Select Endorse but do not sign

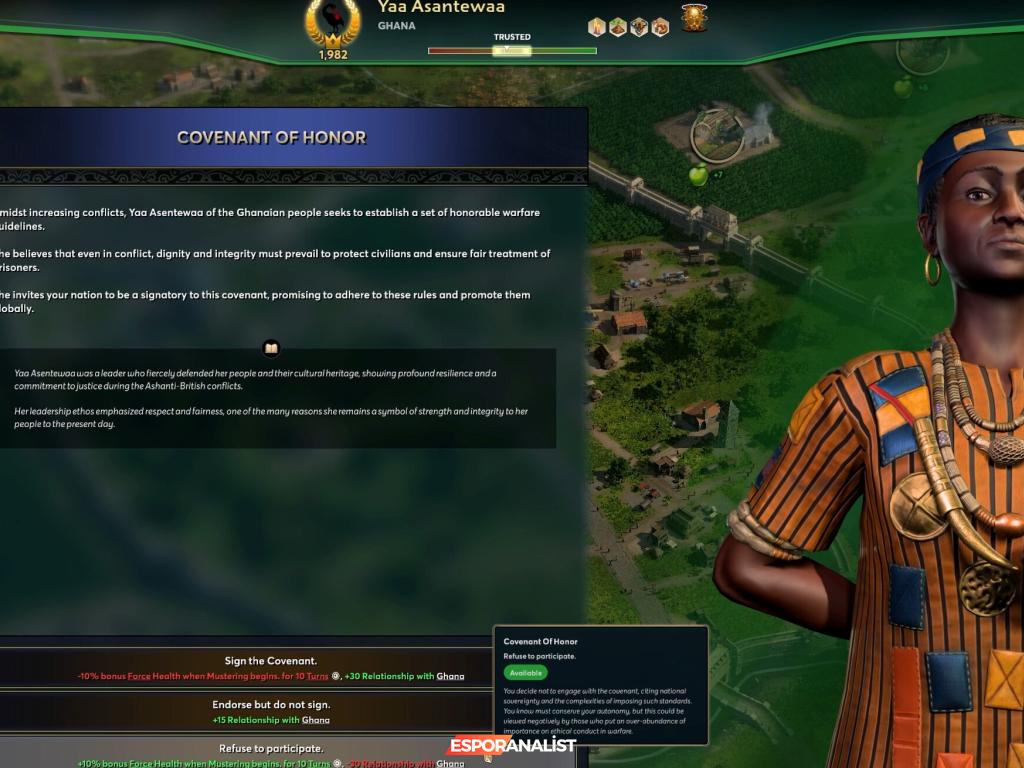(x=271, y=711)
